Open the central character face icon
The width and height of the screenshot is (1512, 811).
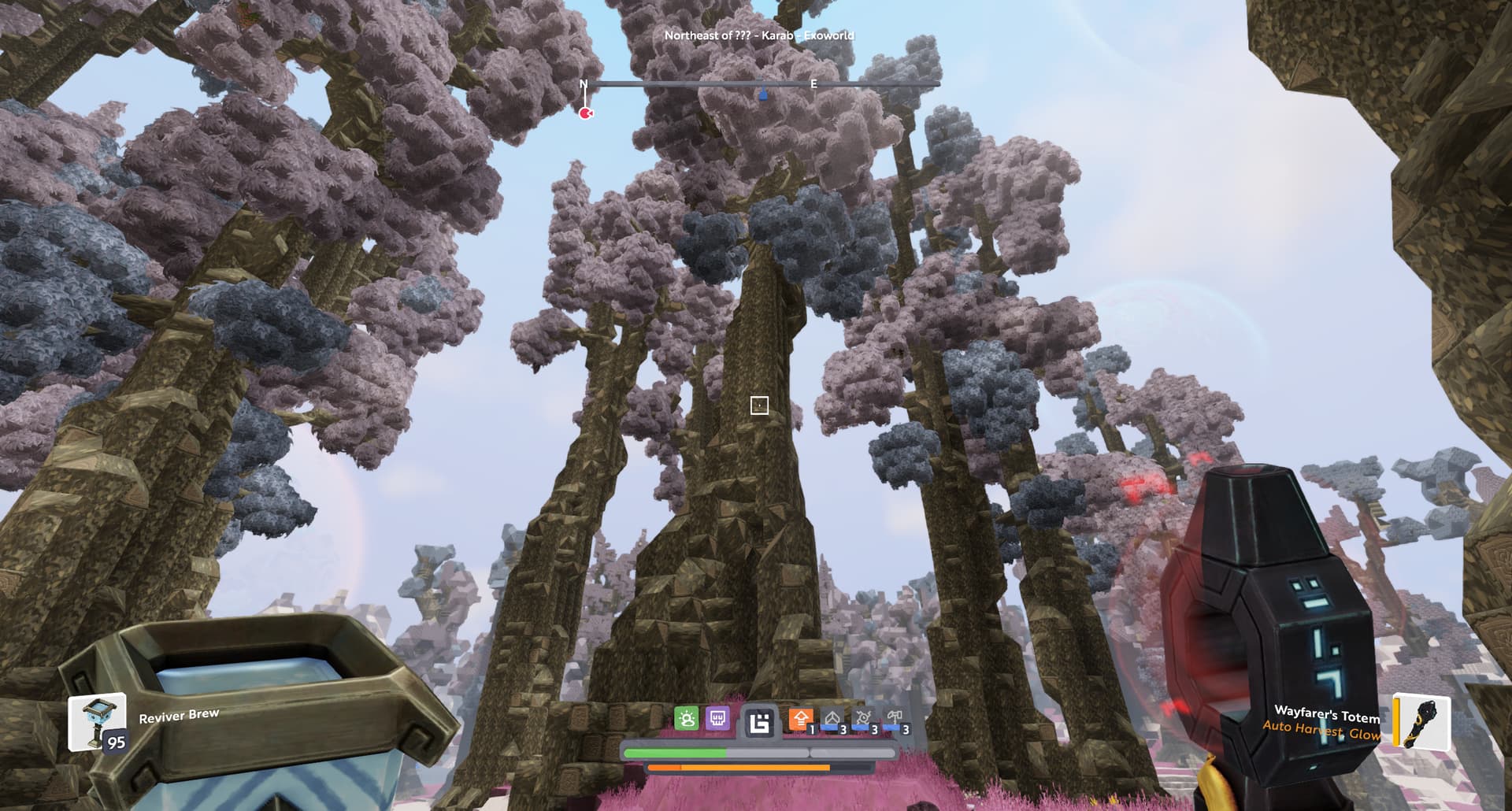click(759, 721)
